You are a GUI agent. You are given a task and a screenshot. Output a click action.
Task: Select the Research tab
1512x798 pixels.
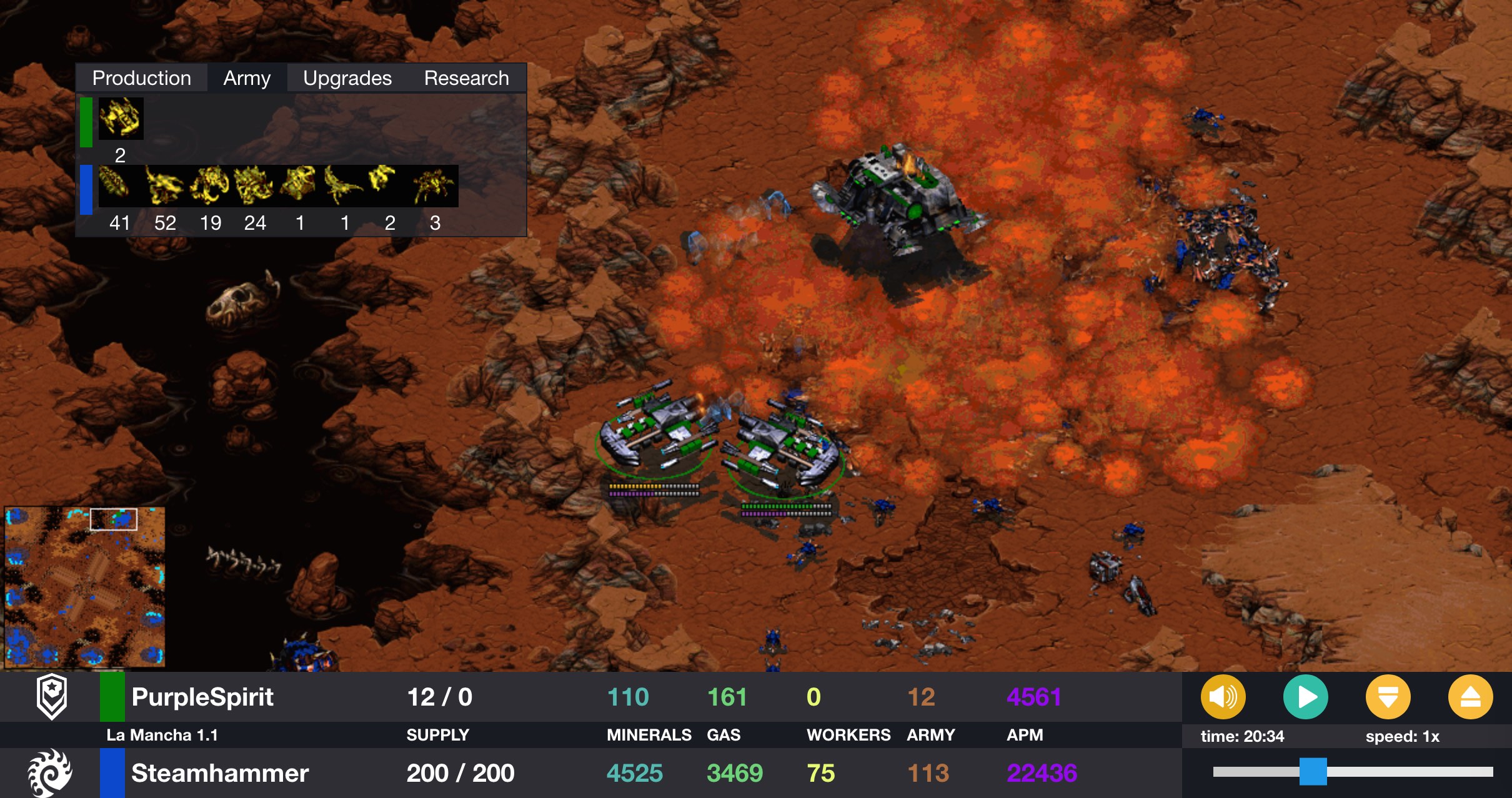466,78
